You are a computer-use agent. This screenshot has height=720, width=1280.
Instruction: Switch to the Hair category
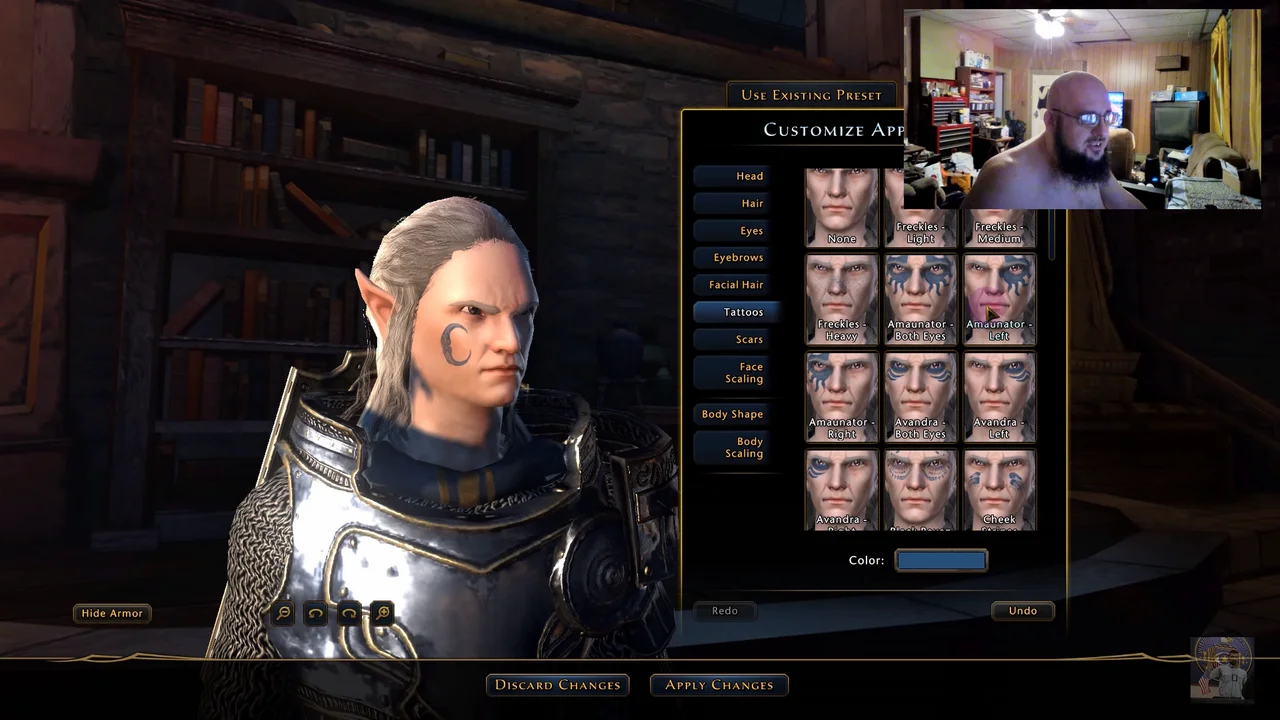point(737,203)
